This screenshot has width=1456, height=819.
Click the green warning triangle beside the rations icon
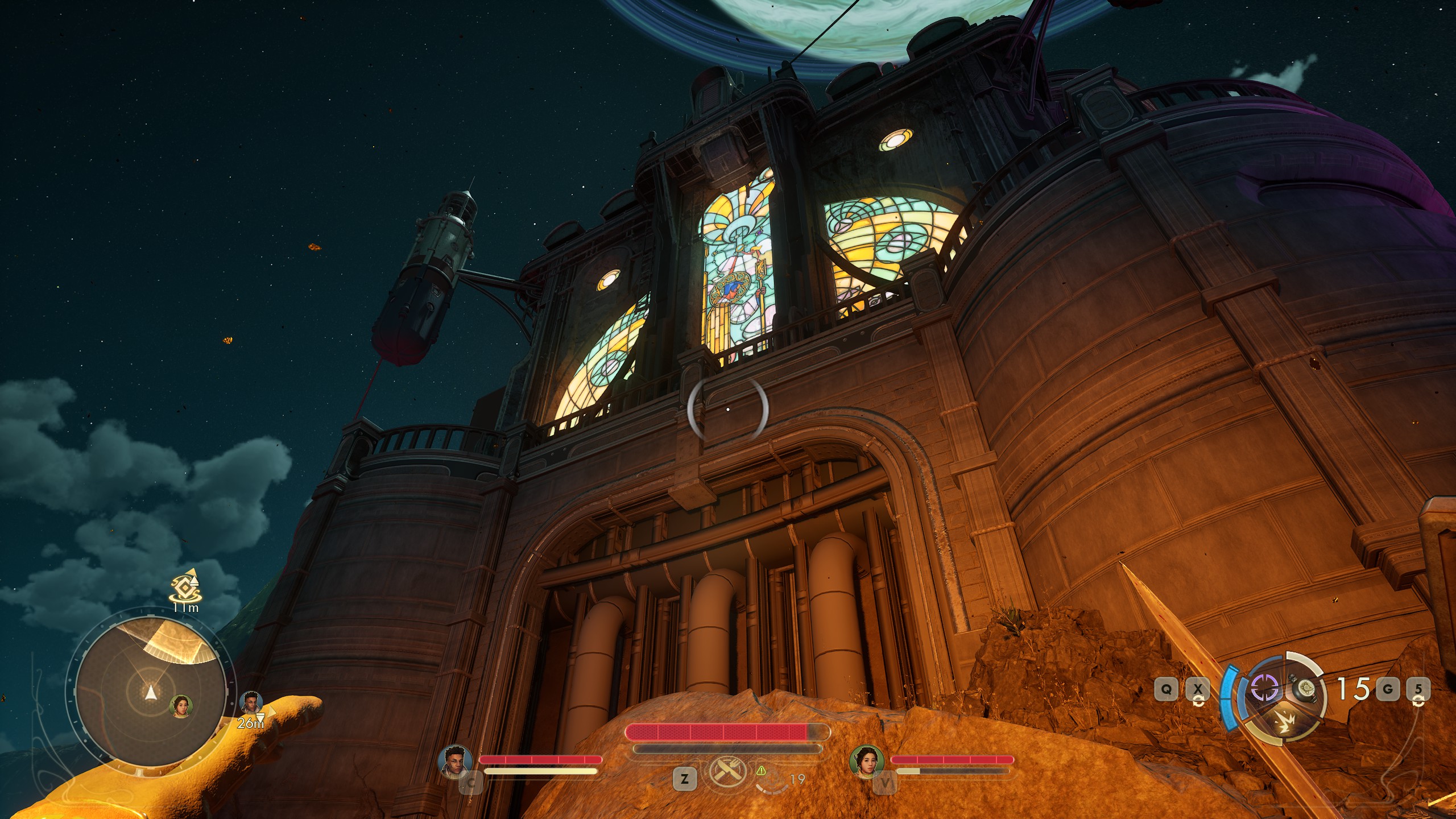[x=761, y=771]
